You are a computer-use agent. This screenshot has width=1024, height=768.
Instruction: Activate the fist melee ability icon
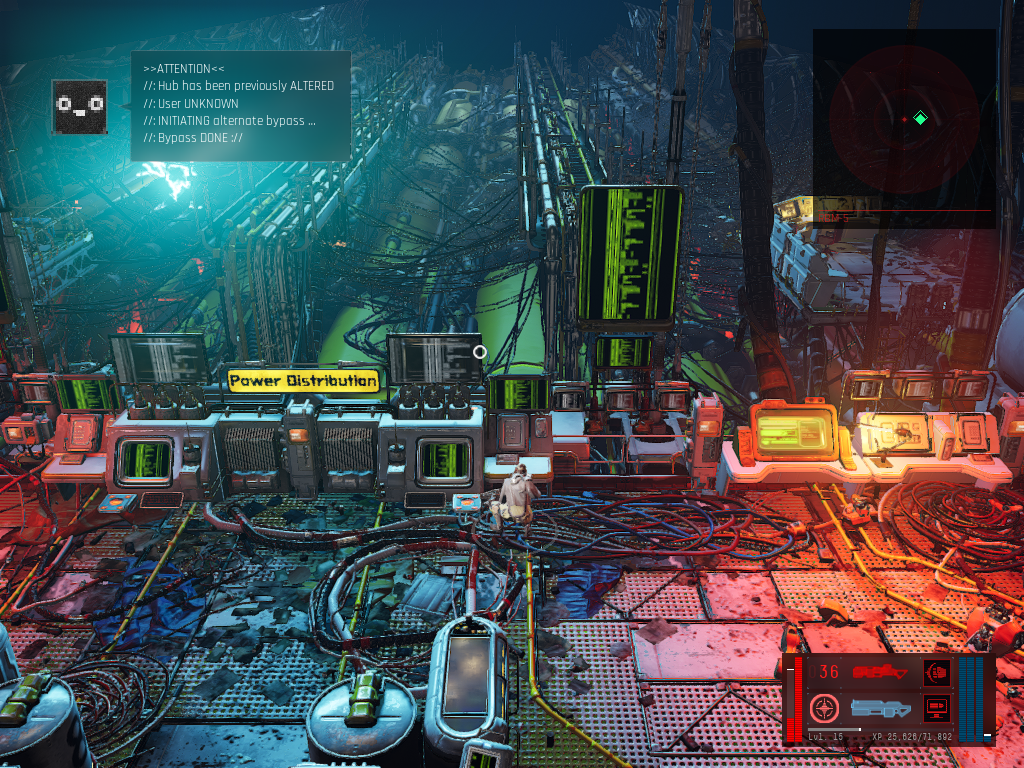937,672
